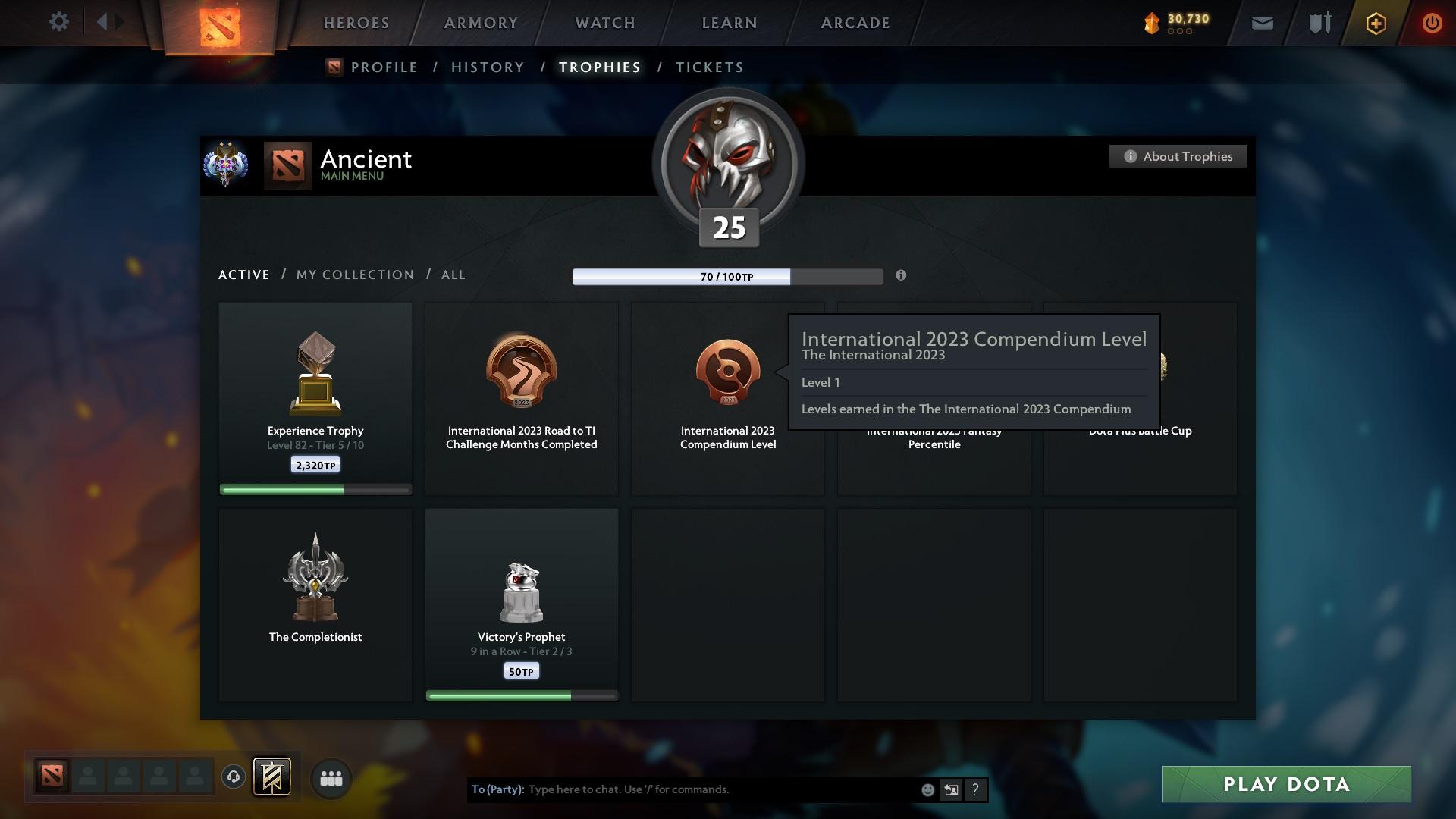Open Dota Plus subscription icon
The width and height of the screenshot is (1456, 819).
(x=1375, y=23)
